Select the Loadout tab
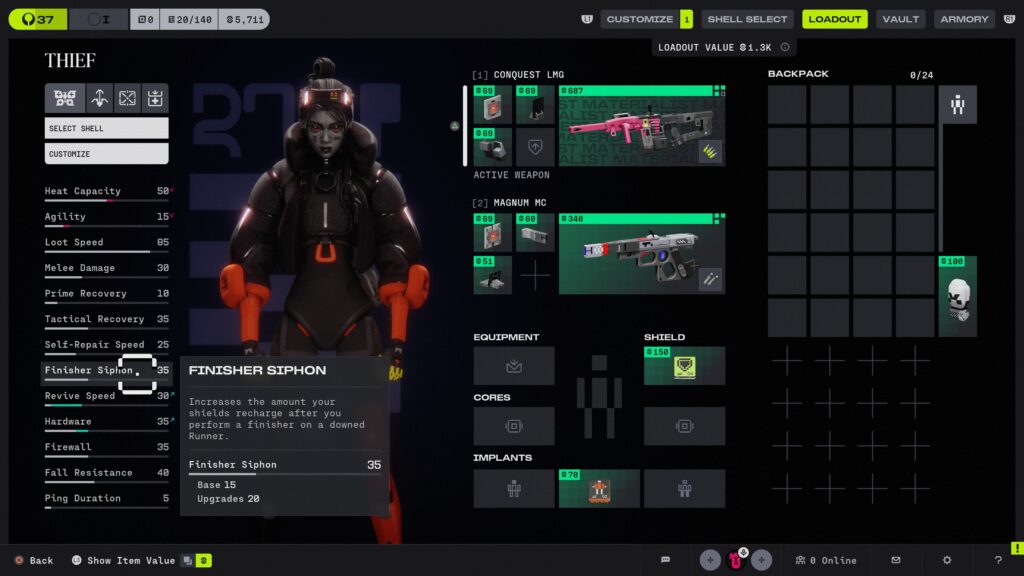1024x576 pixels. (x=834, y=19)
